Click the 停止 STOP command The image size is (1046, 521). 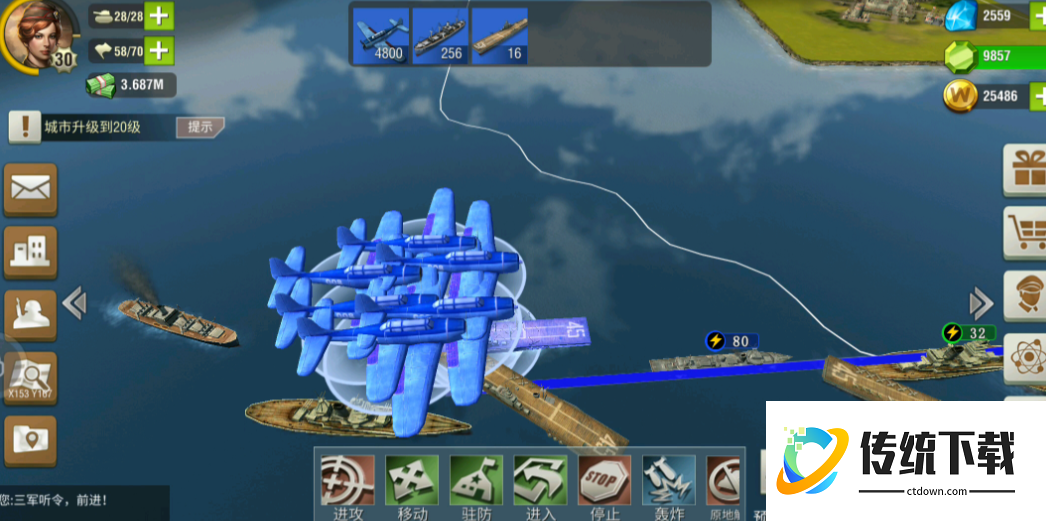[604, 484]
